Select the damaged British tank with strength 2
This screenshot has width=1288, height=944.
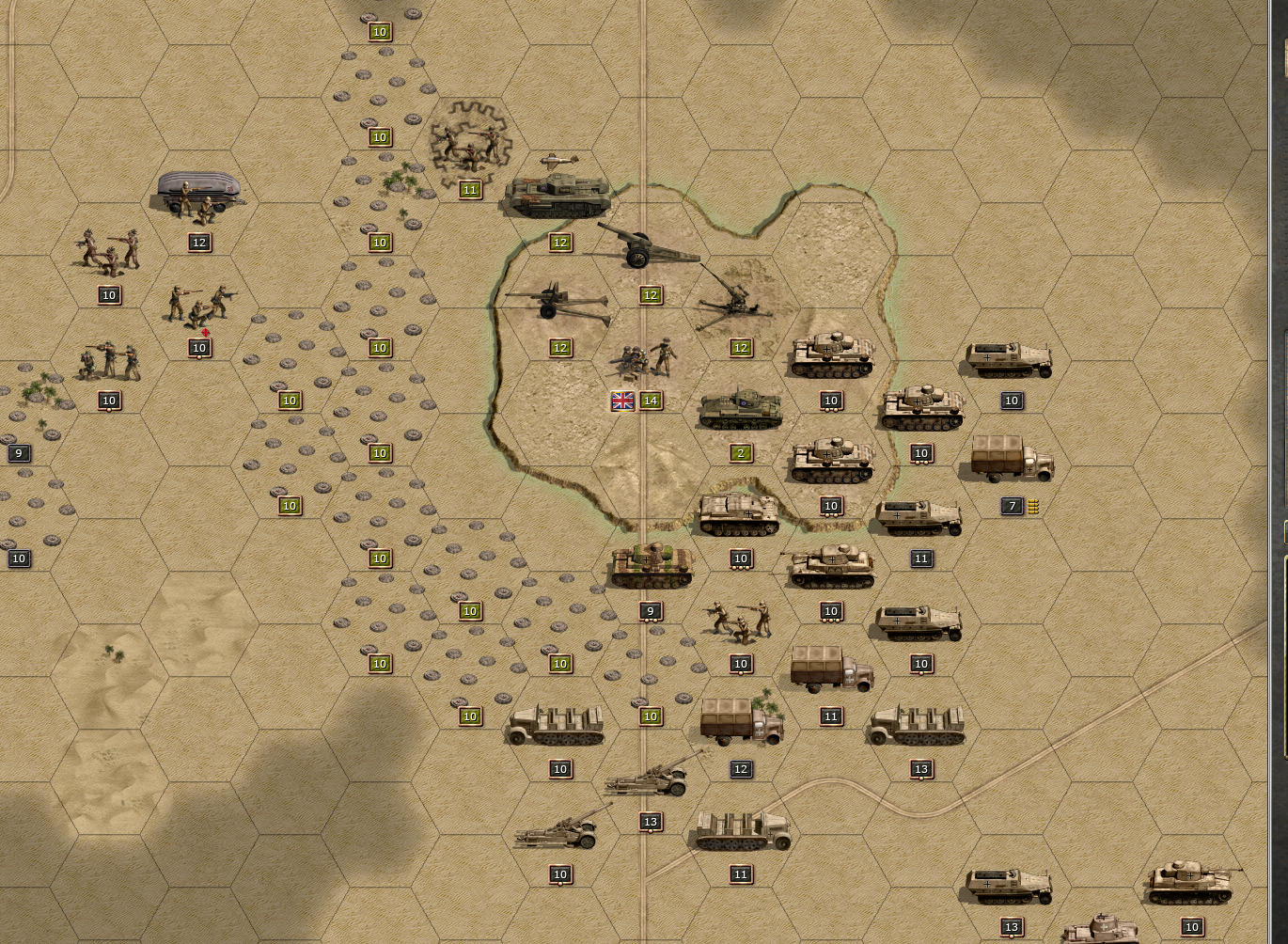pos(741,410)
